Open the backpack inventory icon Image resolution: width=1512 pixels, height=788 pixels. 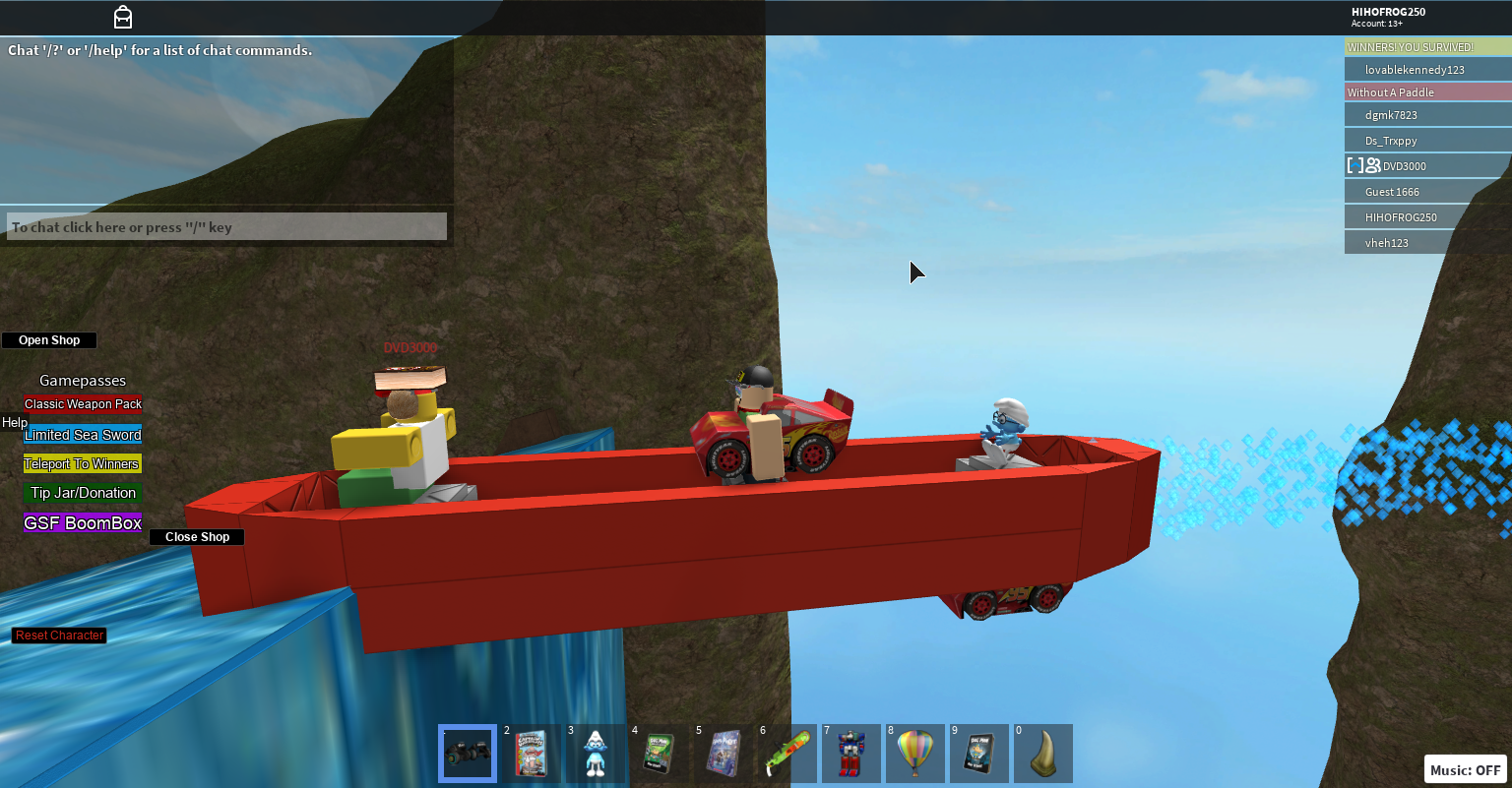click(123, 17)
